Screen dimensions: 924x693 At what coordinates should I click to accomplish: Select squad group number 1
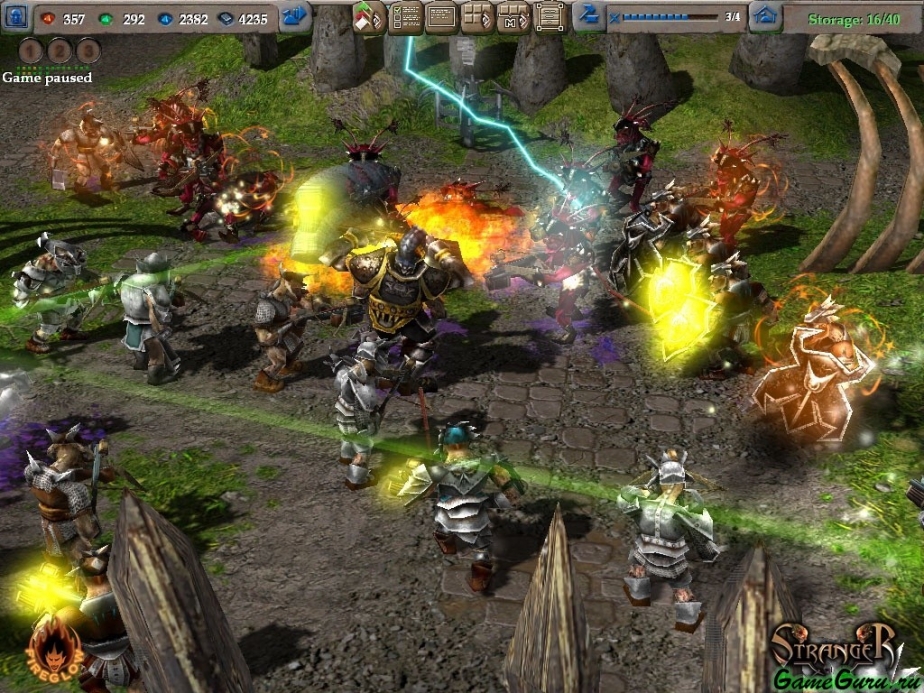31,51
